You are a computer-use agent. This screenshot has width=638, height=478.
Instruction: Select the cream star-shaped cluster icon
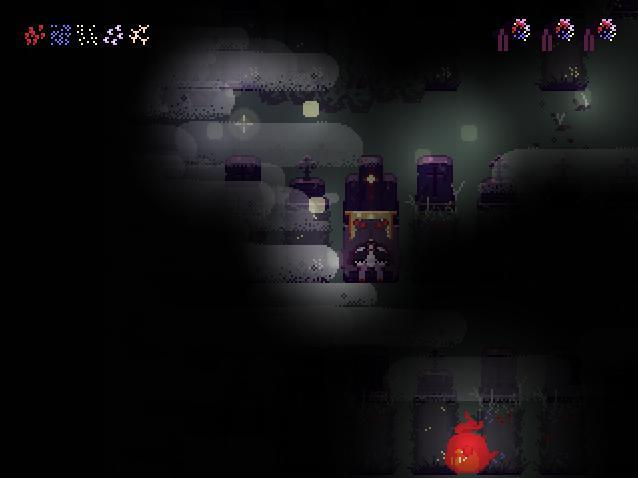click(140, 36)
